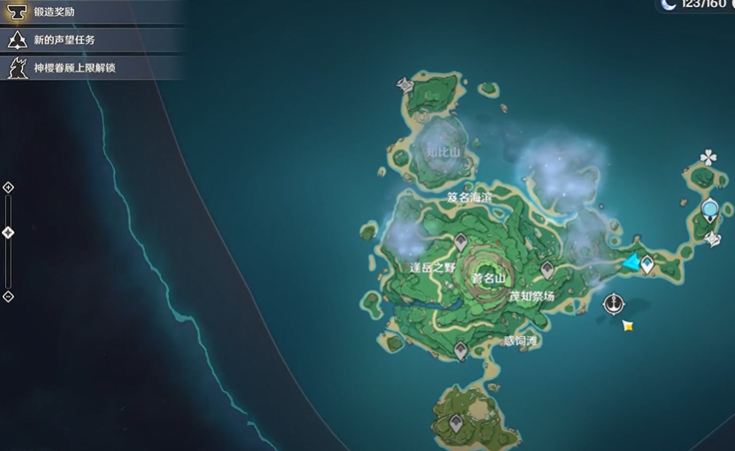This screenshot has width=735, height=451.
Task: Click the map zoom slider handle
Action: tap(8, 232)
